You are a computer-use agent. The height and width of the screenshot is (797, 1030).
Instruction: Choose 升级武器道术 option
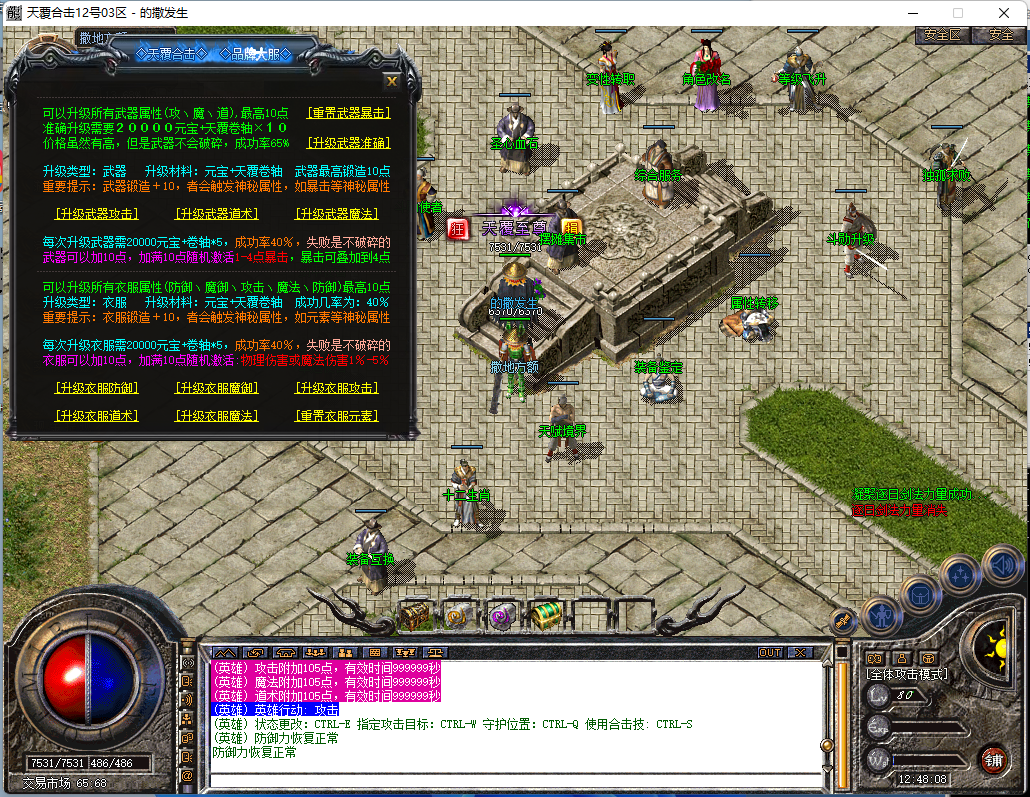pyautogui.click(x=217, y=214)
